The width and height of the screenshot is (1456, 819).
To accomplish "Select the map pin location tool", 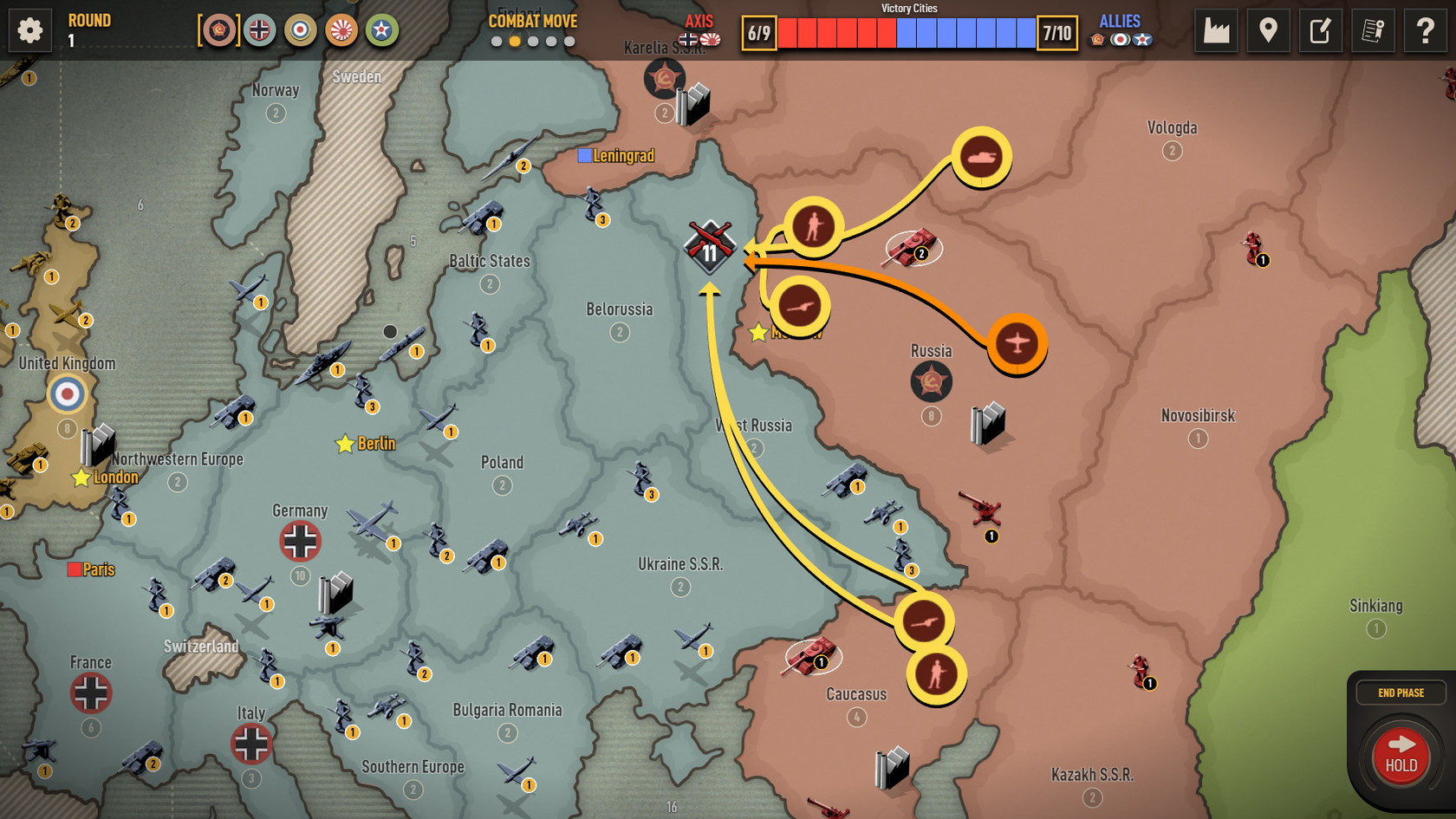I will pos(1268,30).
